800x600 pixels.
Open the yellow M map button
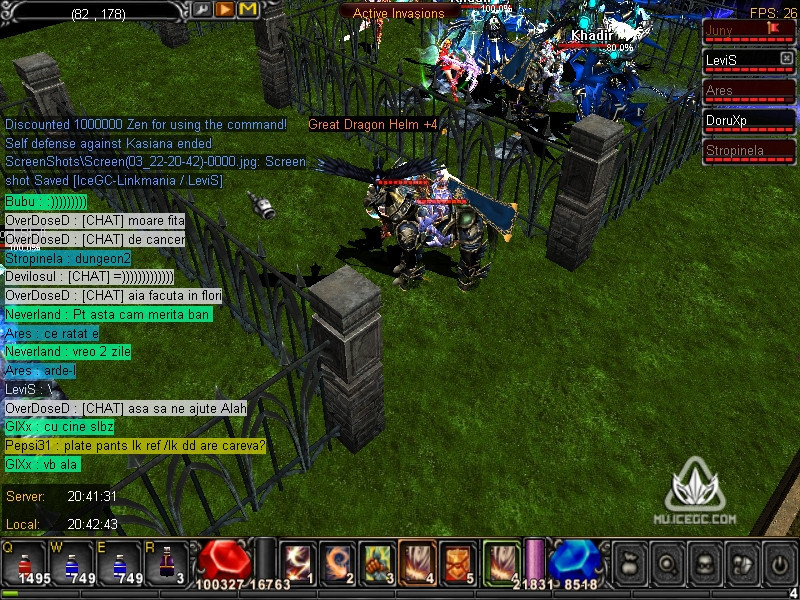click(248, 9)
